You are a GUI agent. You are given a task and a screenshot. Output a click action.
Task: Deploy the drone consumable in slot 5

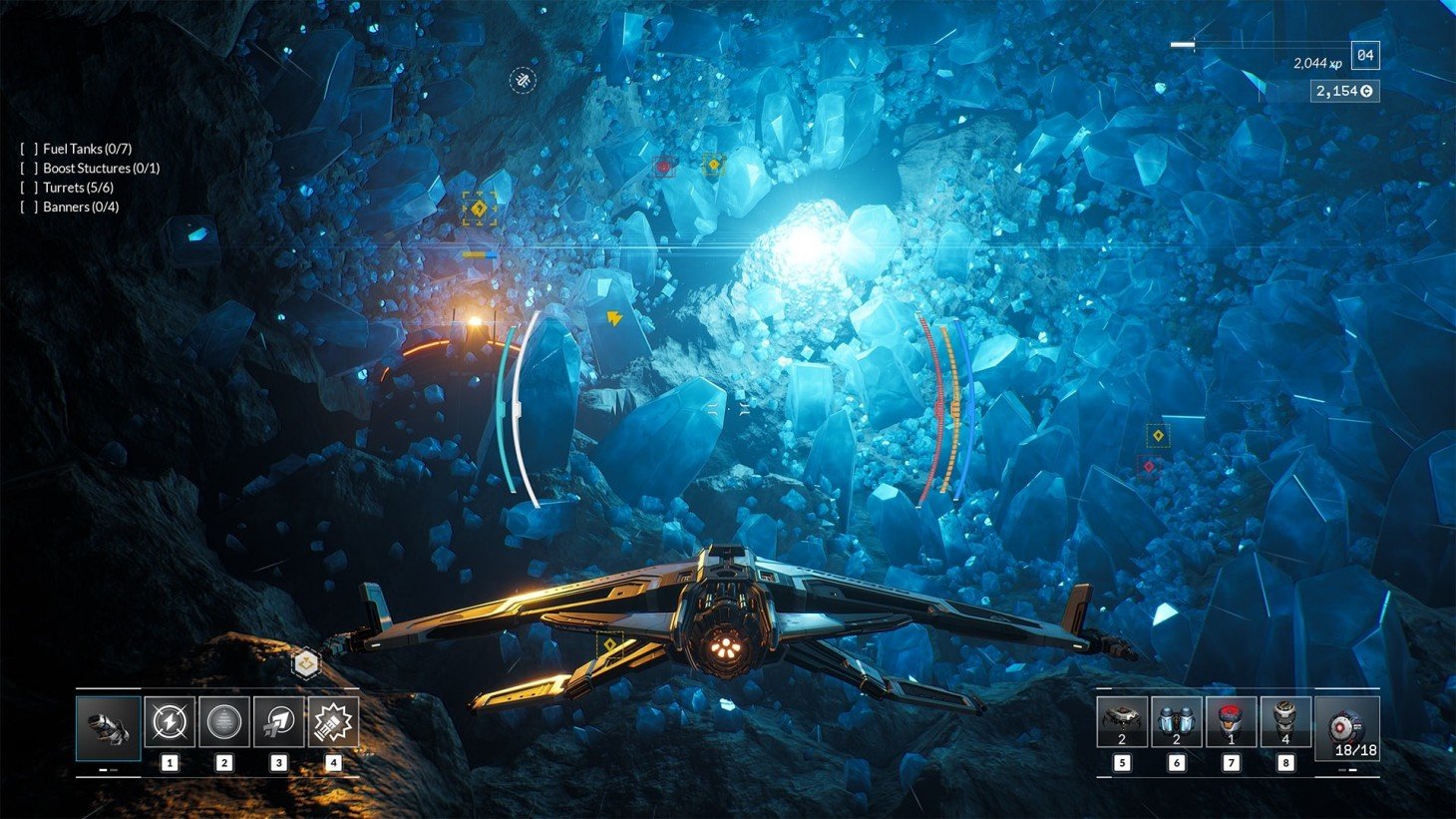[x=1122, y=723]
